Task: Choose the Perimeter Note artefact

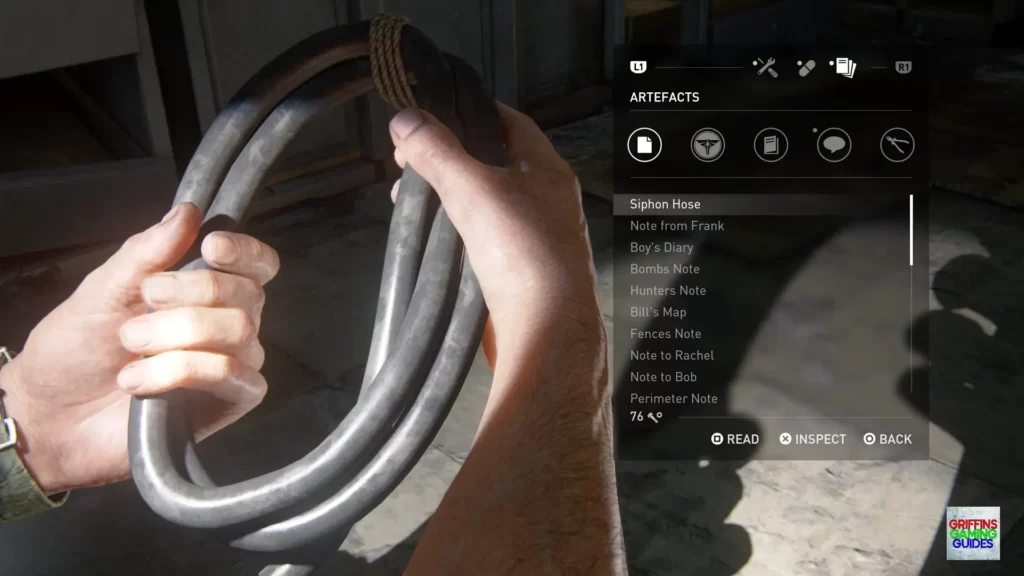Action: coord(674,399)
